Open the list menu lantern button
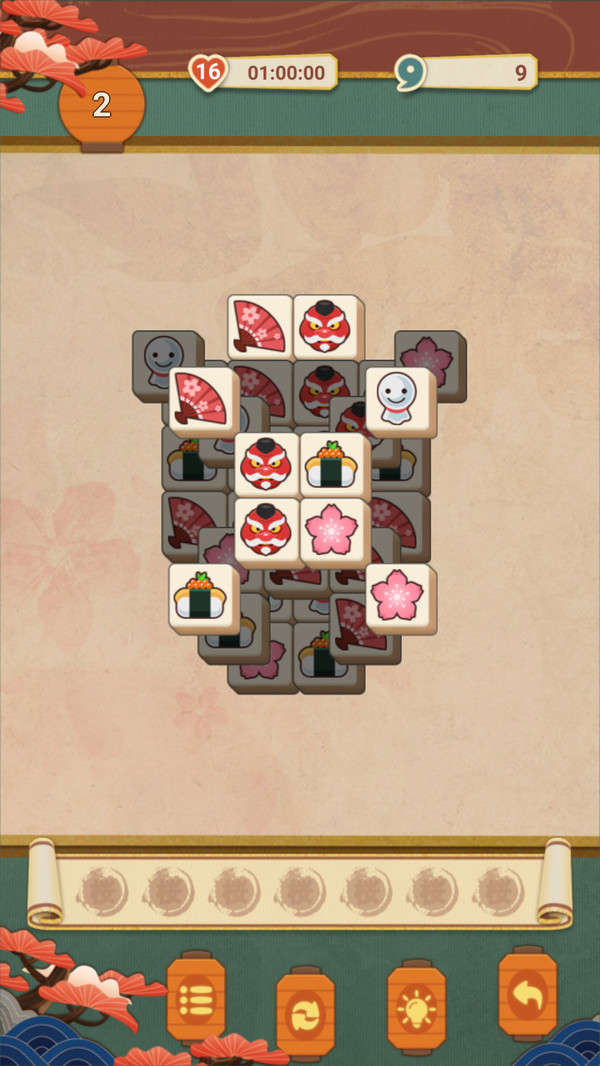Screen dimensions: 600x1066 (x=195, y=997)
